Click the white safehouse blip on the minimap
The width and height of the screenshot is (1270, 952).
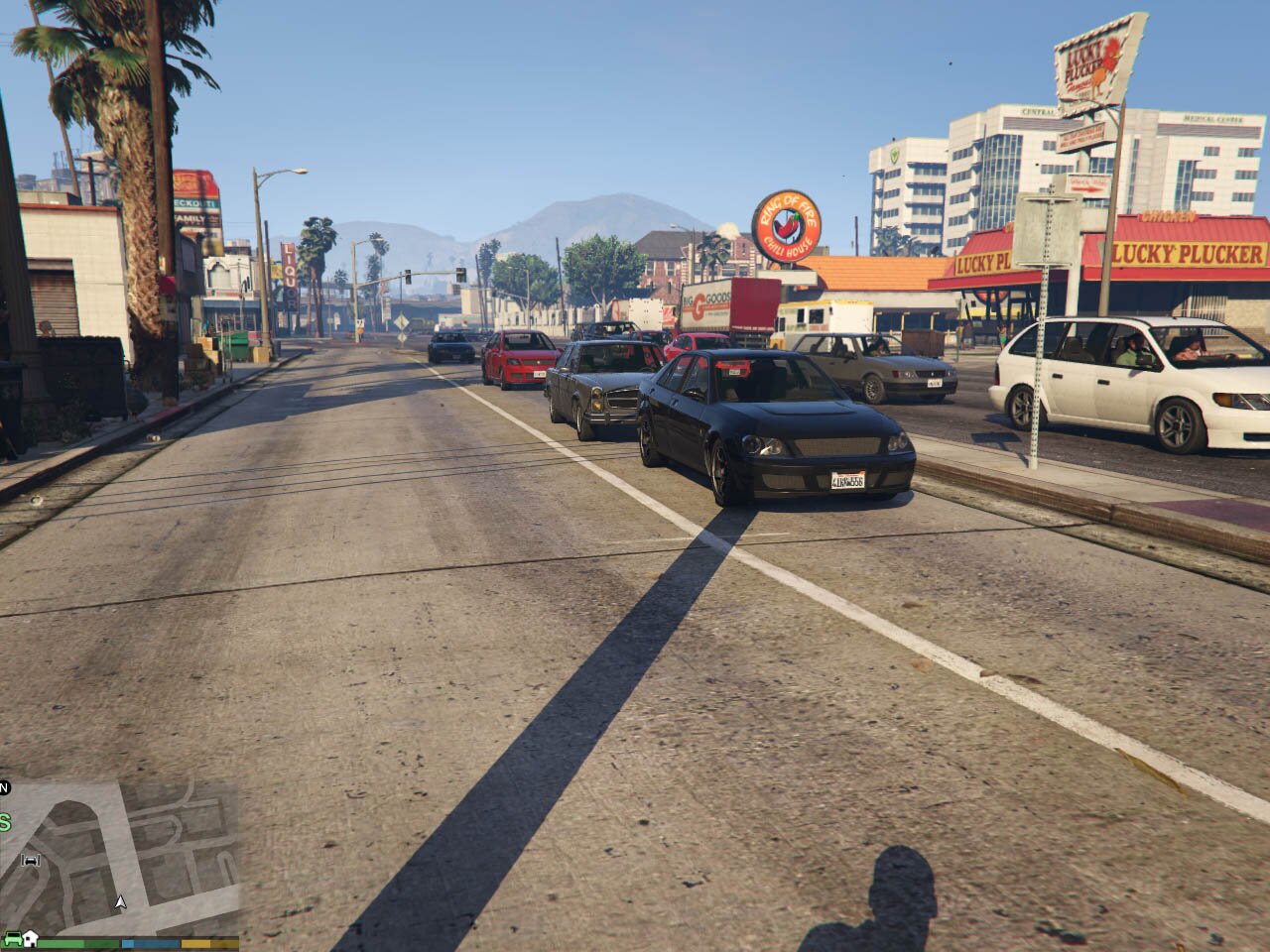(31, 938)
